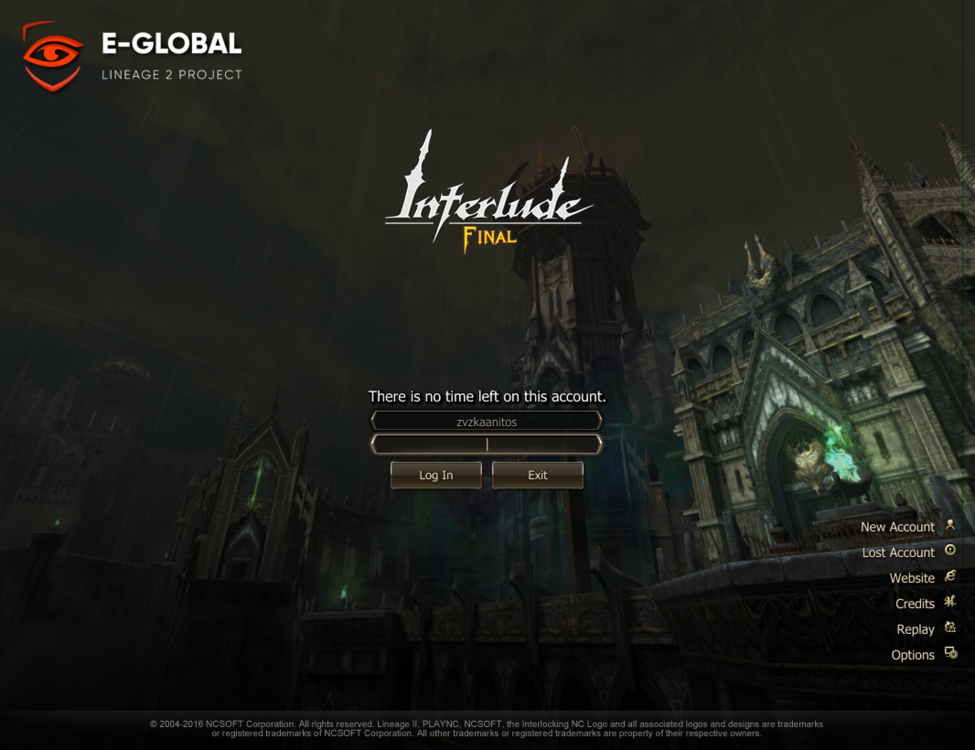Choose Lost Account recovery
Screen dimensions: 975x750
tap(899, 552)
